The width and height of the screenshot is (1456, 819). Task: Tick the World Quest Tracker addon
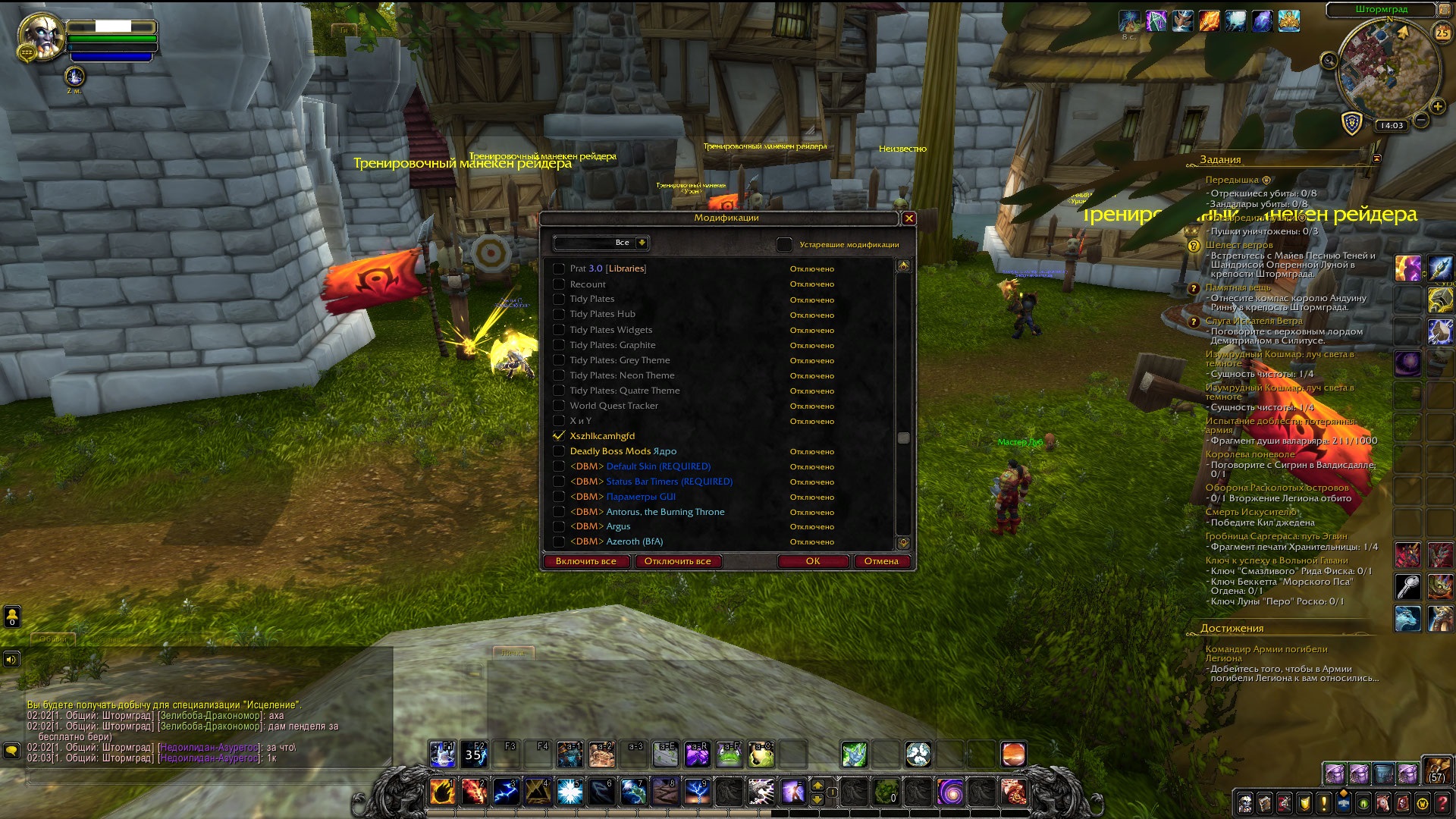(x=559, y=406)
